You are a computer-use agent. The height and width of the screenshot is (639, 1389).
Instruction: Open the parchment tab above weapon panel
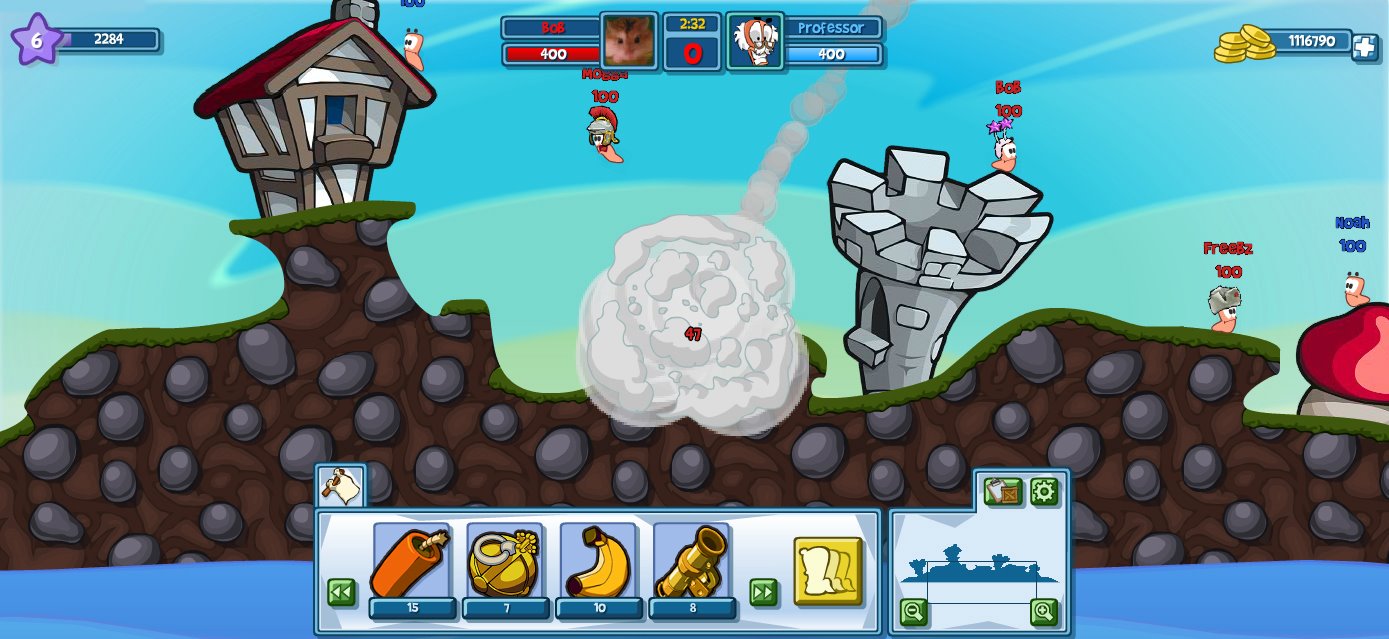point(341,487)
